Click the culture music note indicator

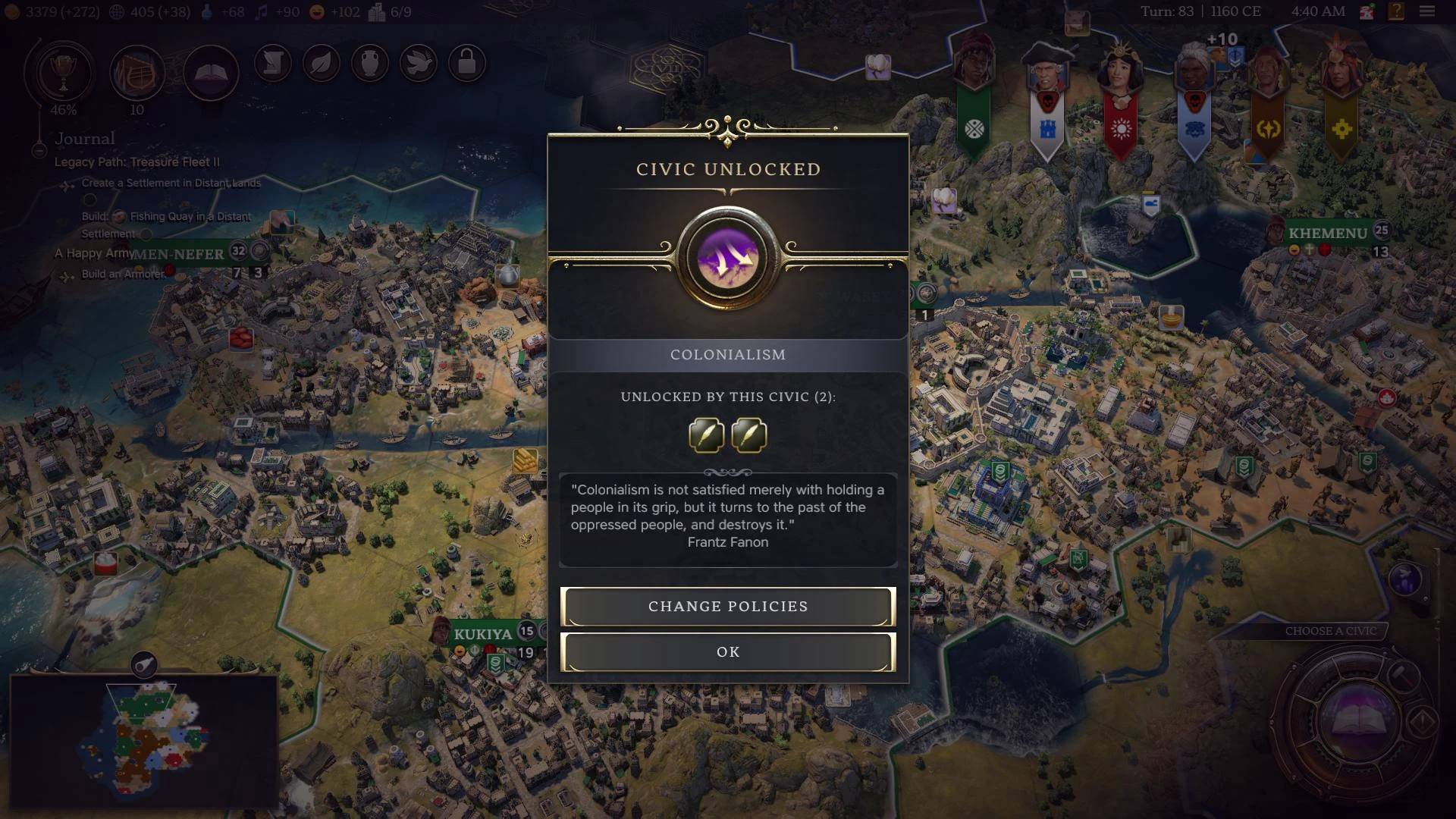pos(262,12)
